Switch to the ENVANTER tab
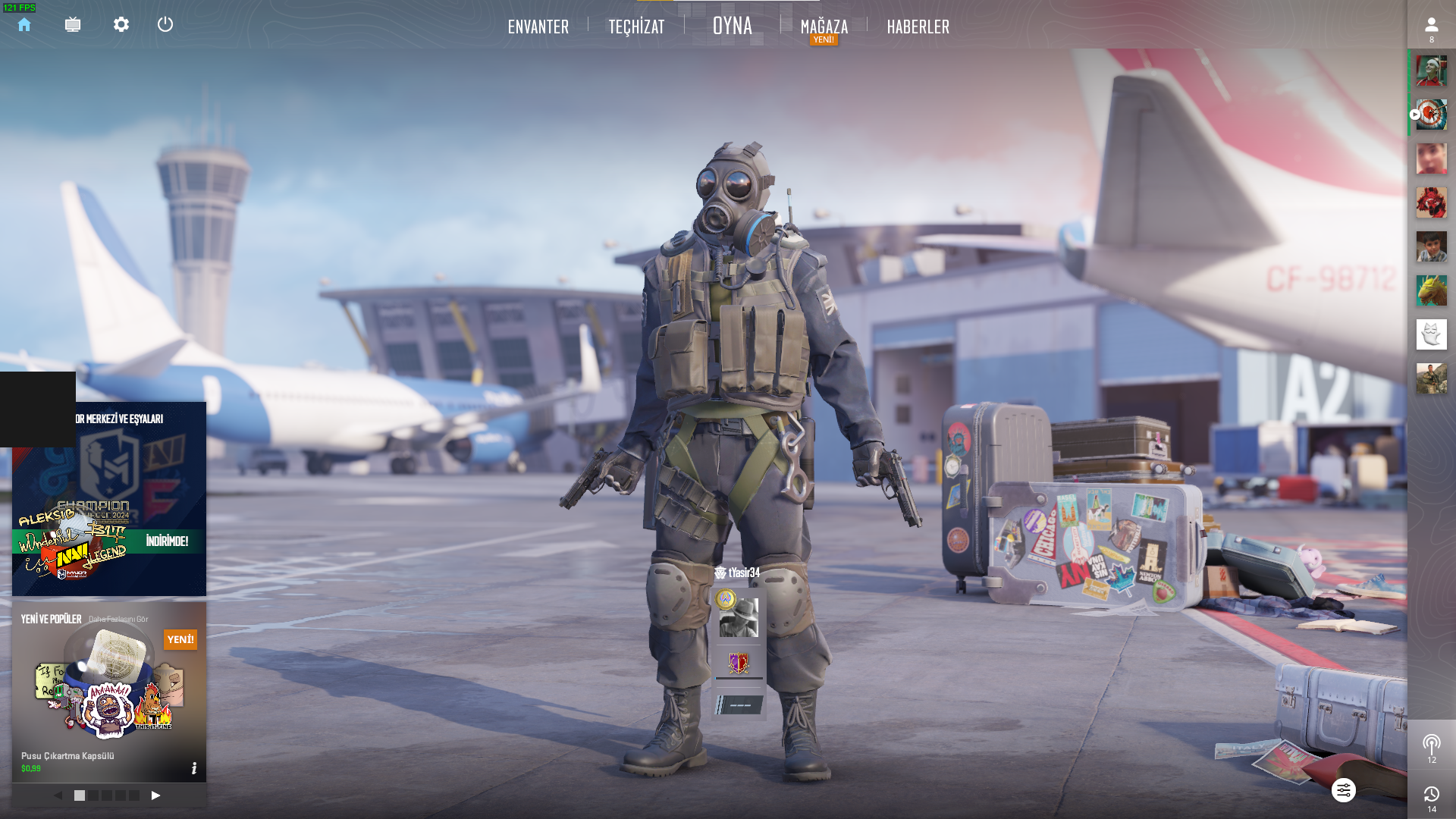The height and width of the screenshot is (819, 1456). (x=538, y=27)
